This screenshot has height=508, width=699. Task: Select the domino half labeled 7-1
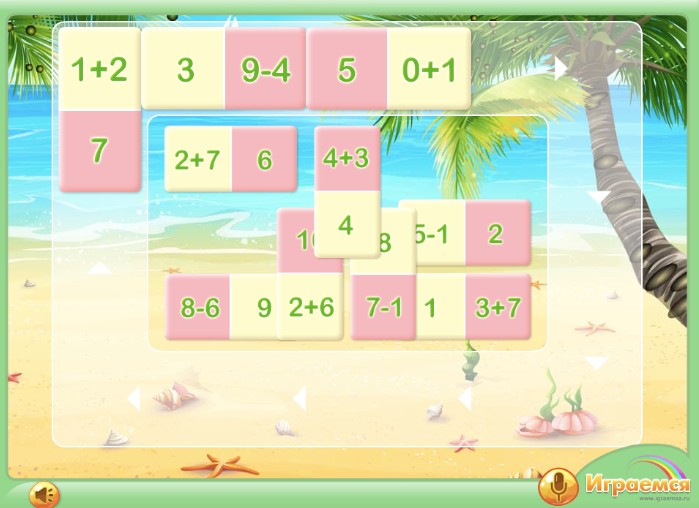click(x=383, y=308)
